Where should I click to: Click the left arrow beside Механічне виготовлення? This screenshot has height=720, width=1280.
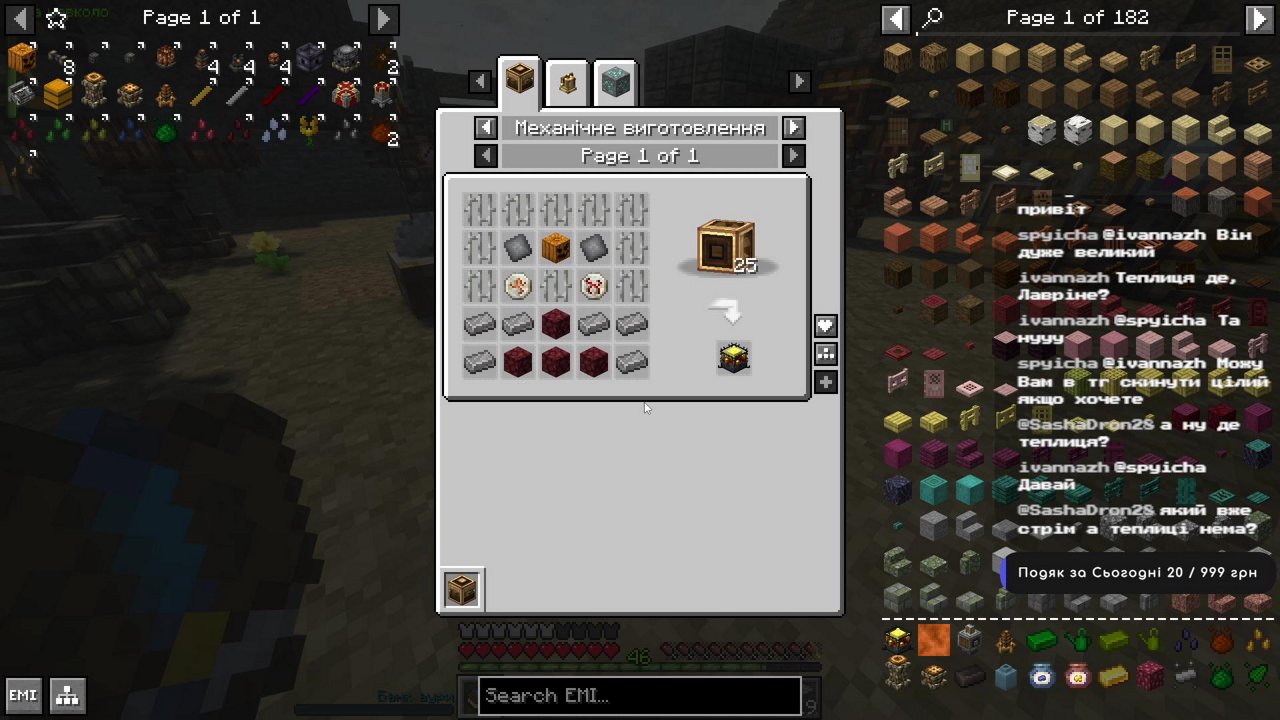[486, 128]
